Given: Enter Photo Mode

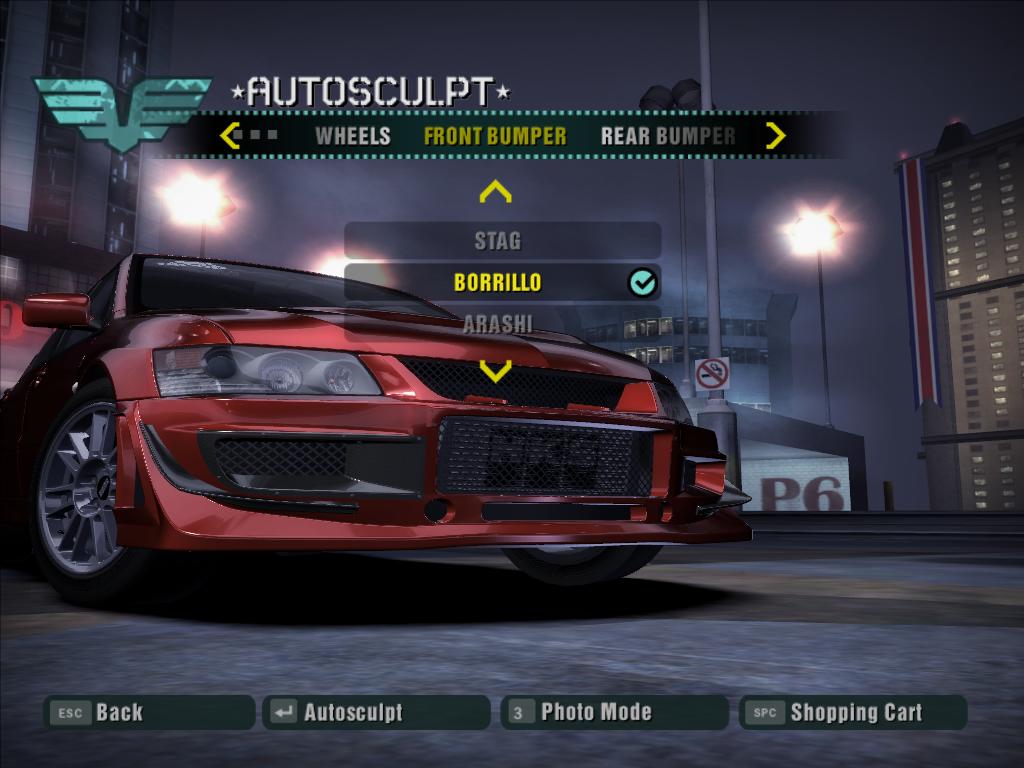Looking at the screenshot, I should [x=614, y=713].
